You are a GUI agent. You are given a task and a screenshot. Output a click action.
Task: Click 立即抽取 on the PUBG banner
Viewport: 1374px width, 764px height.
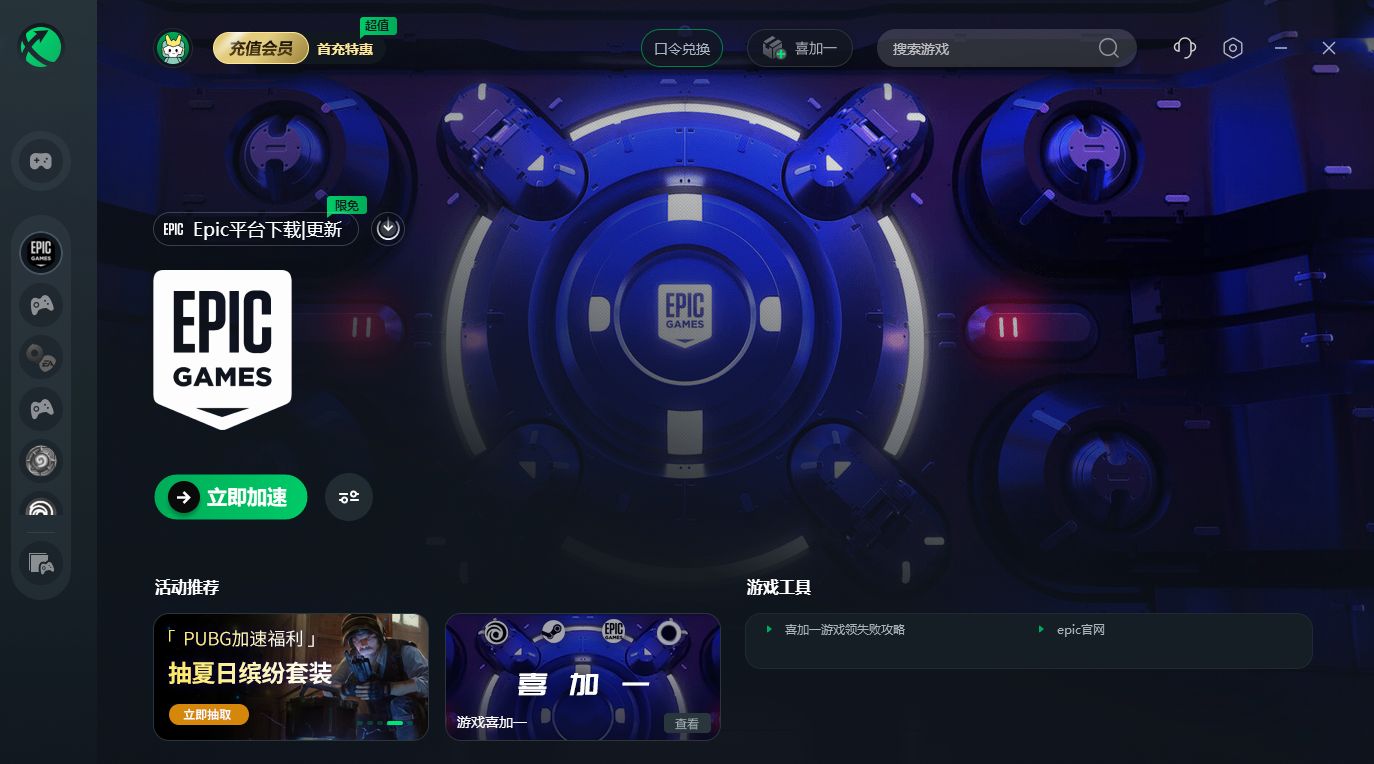click(x=208, y=714)
